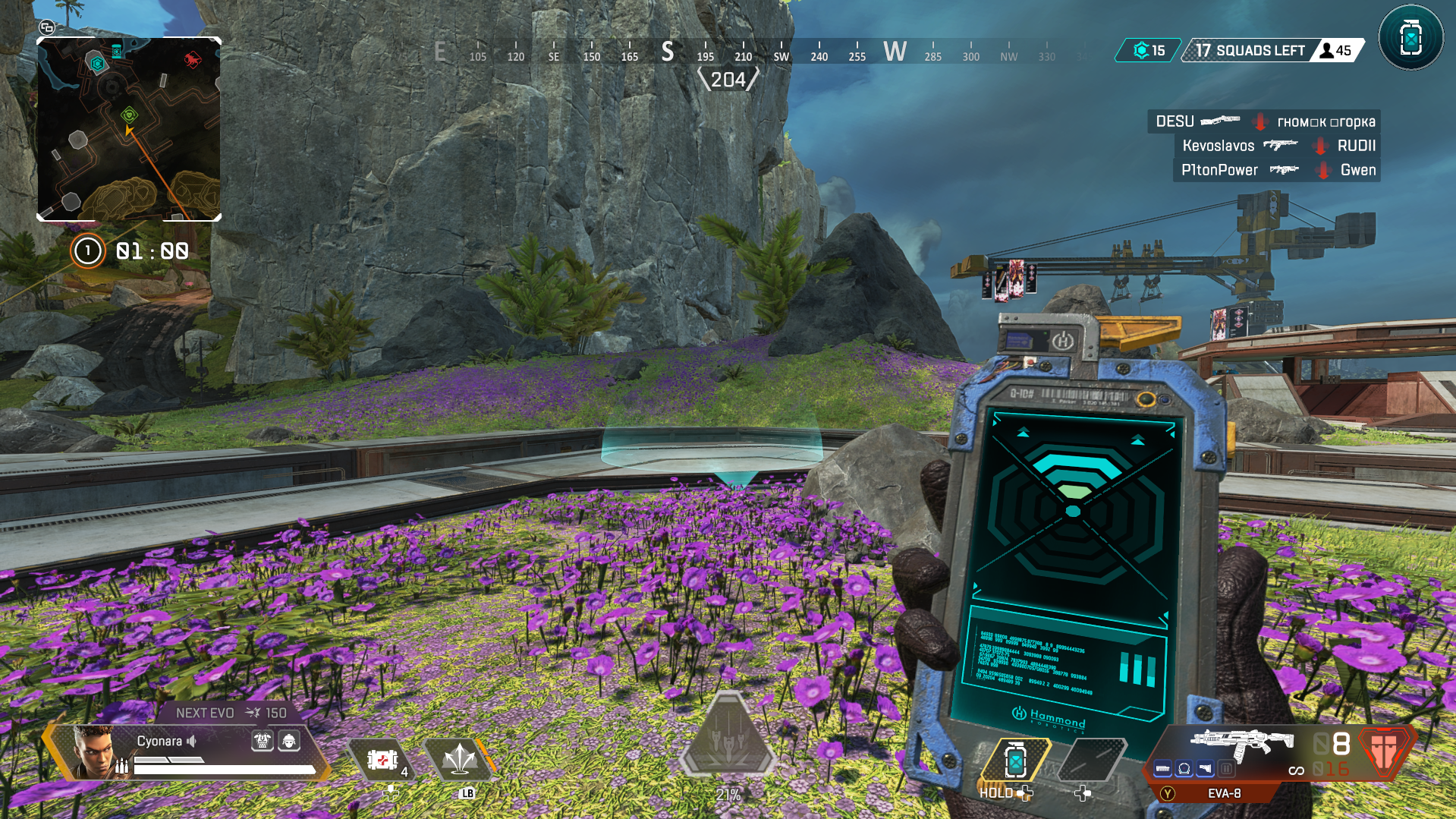
Task: Select the survey beacon item slot
Action: coord(1015,760)
